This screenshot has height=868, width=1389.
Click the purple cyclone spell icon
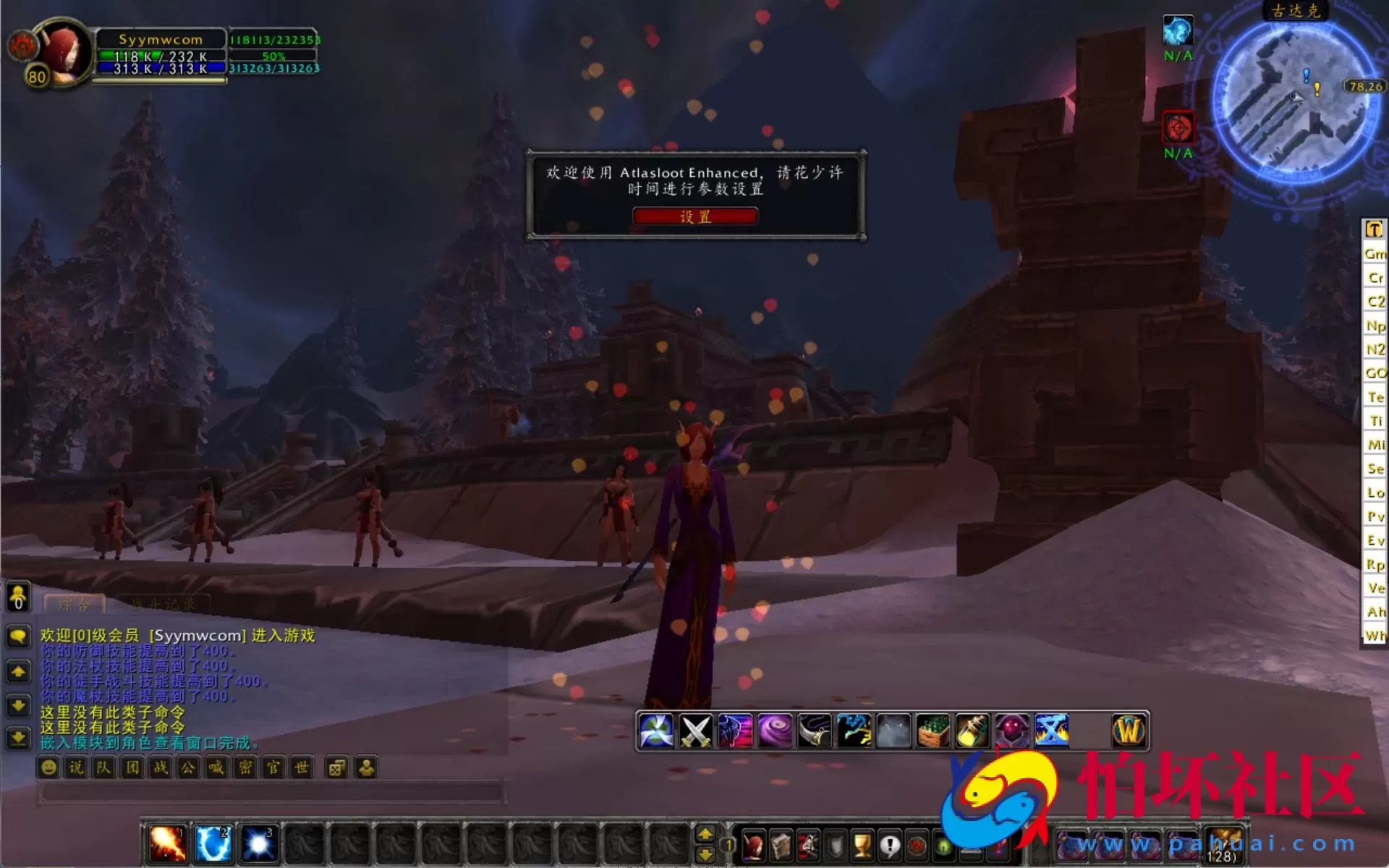click(774, 729)
